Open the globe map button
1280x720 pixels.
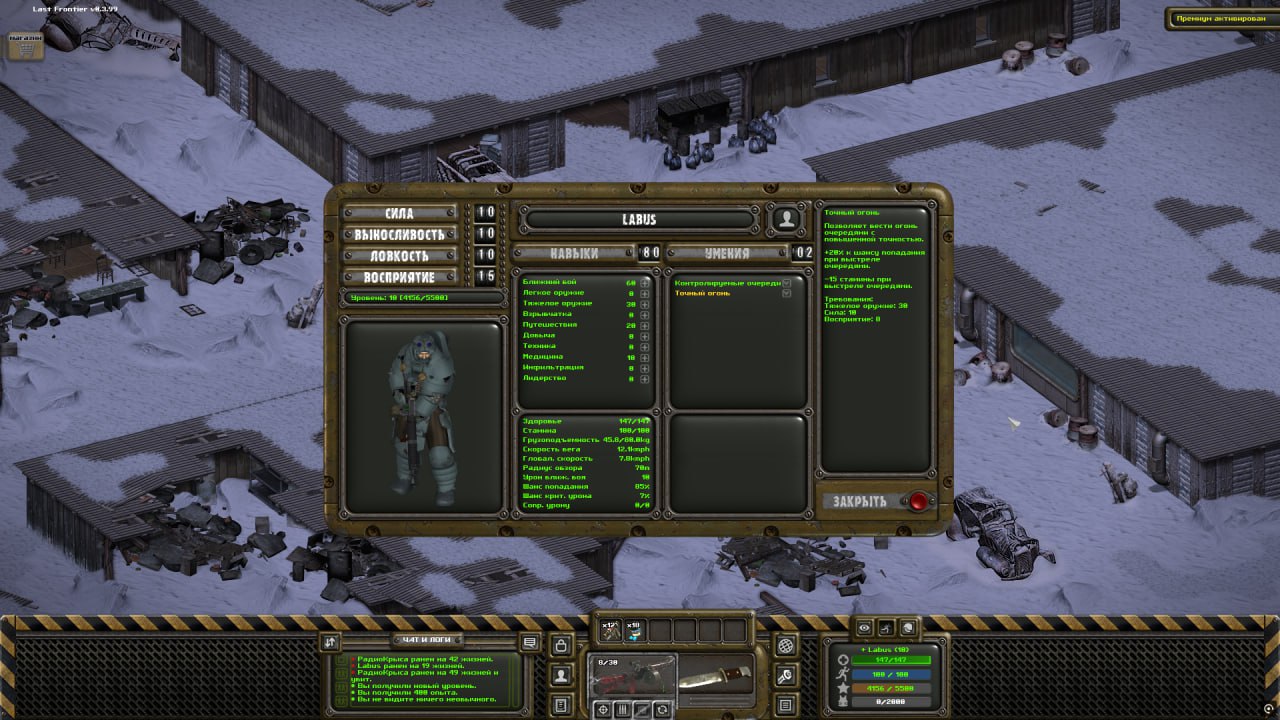(x=786, y=645)
